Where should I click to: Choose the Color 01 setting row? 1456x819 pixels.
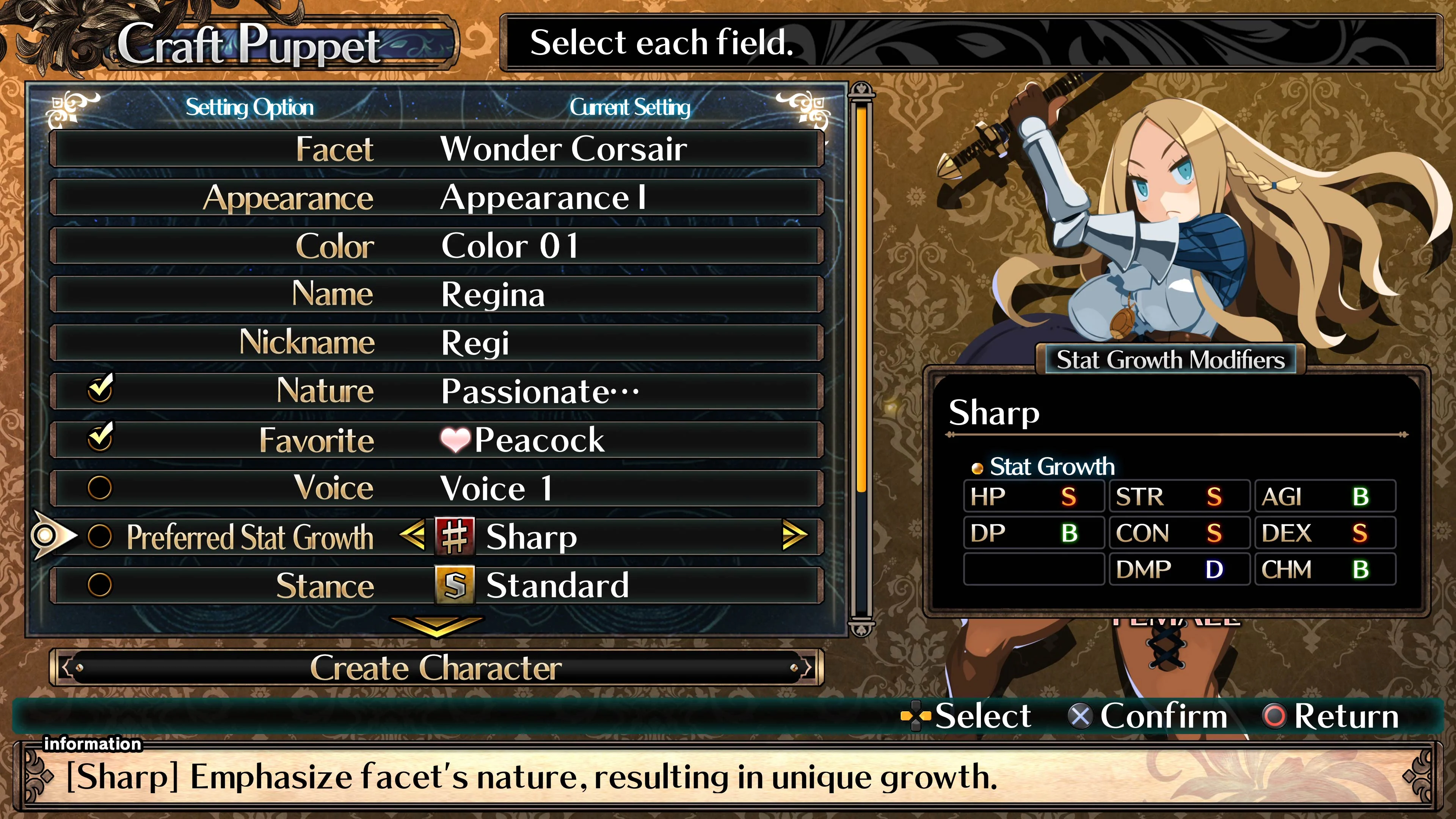tap(436, 246)
